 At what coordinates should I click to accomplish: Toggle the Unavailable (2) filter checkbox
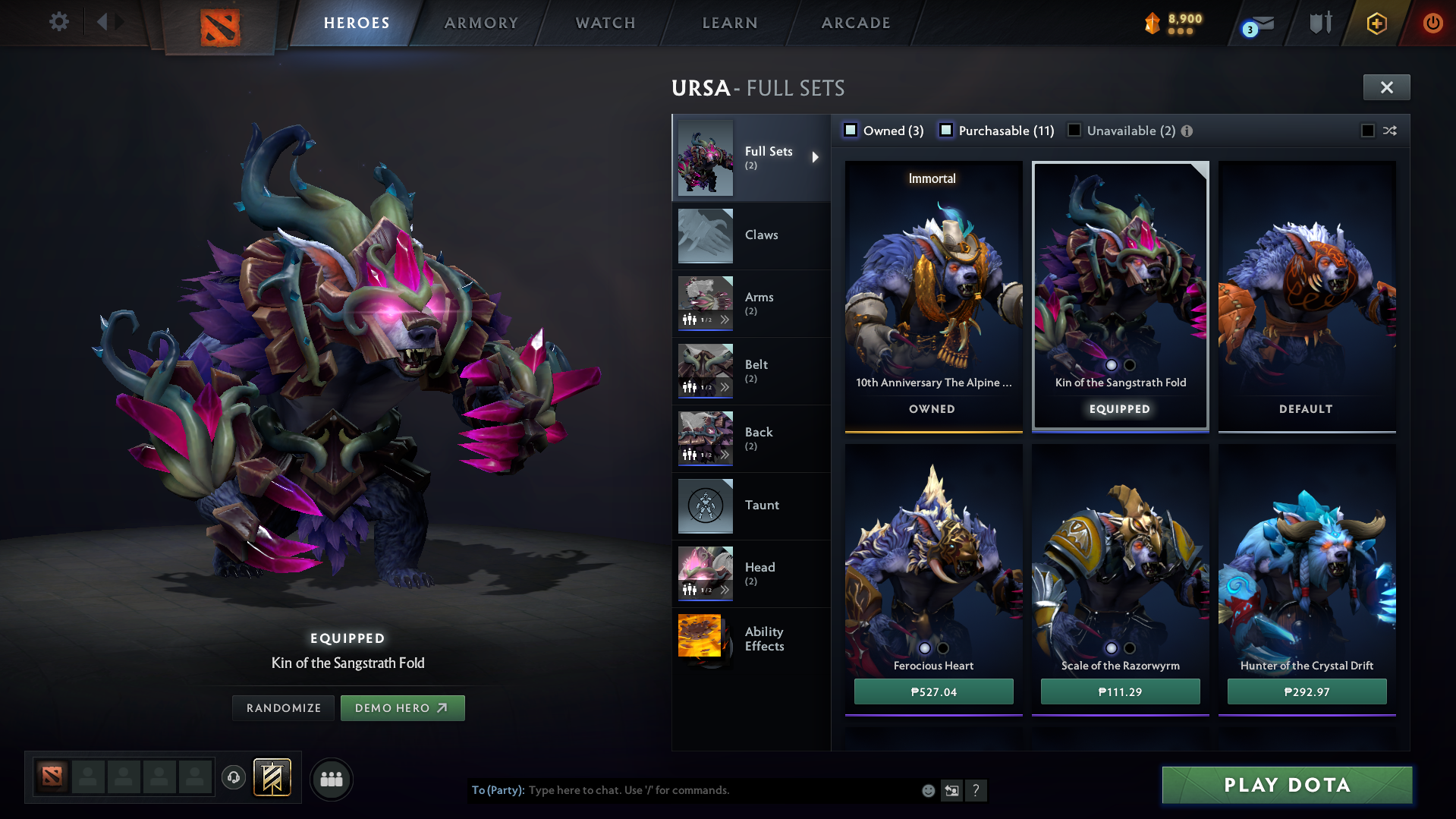click(x=1074, y=130)
